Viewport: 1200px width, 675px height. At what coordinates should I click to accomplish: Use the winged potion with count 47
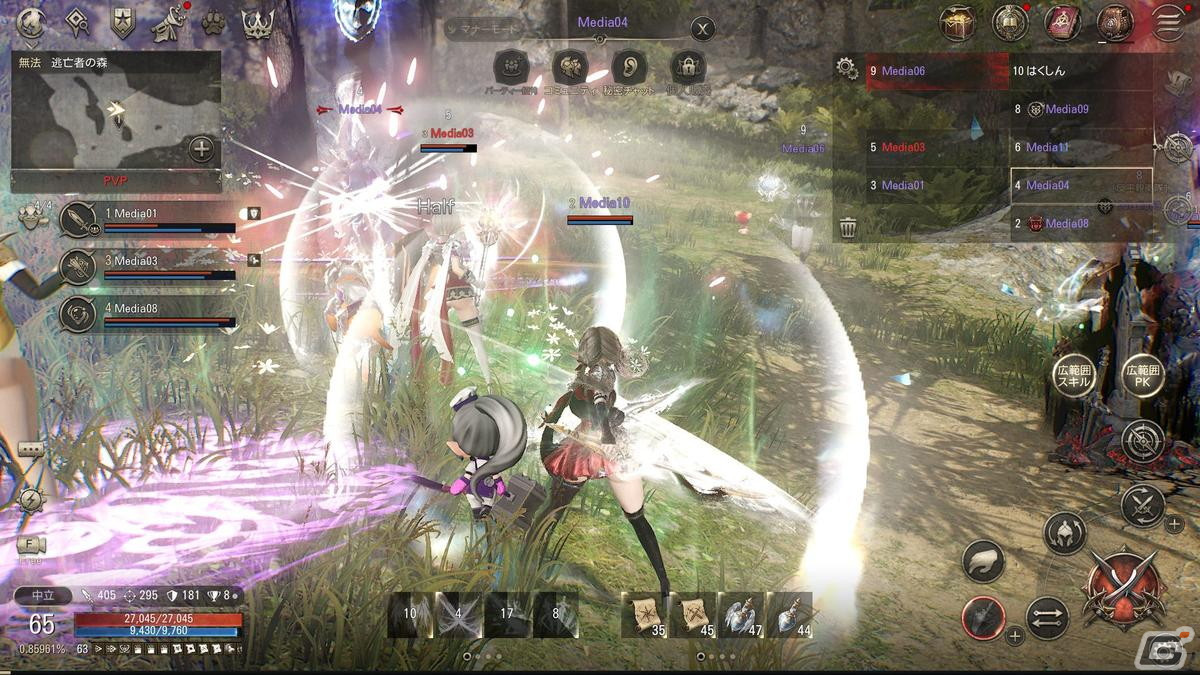pos(741,615)
